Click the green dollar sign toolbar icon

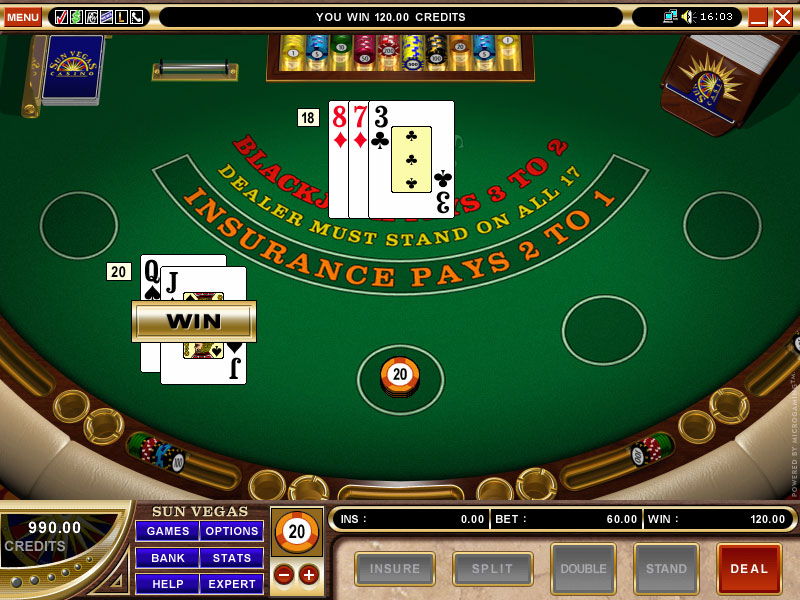pos(76,17)
